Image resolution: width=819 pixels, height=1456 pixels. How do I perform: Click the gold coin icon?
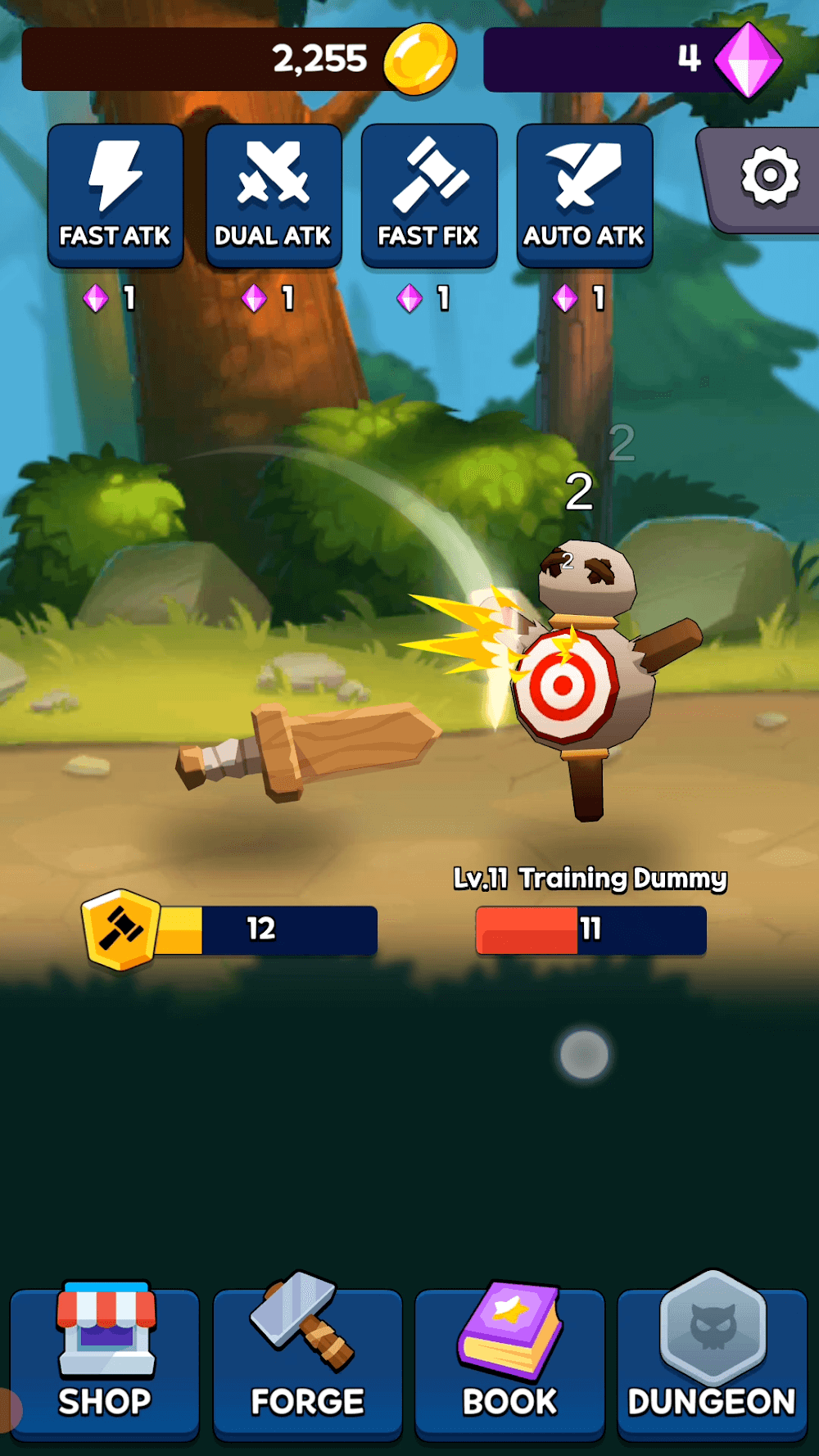tap(420, 59)
